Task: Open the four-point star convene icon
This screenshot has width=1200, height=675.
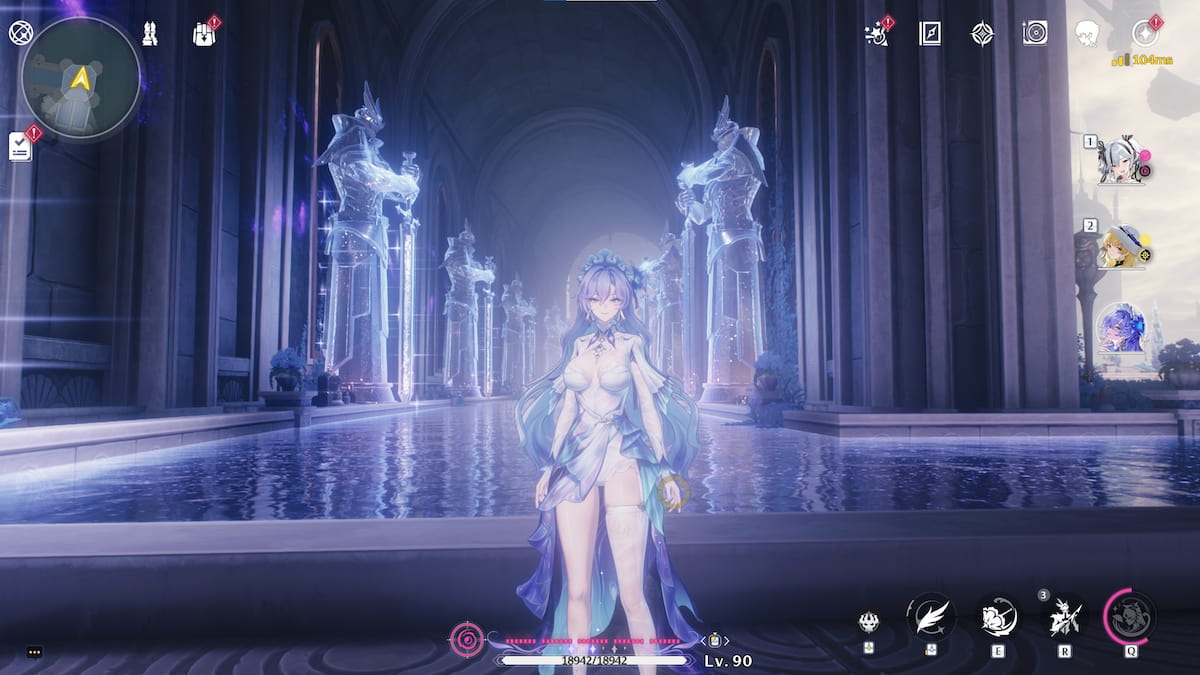Action: click(x=982, y=34)
